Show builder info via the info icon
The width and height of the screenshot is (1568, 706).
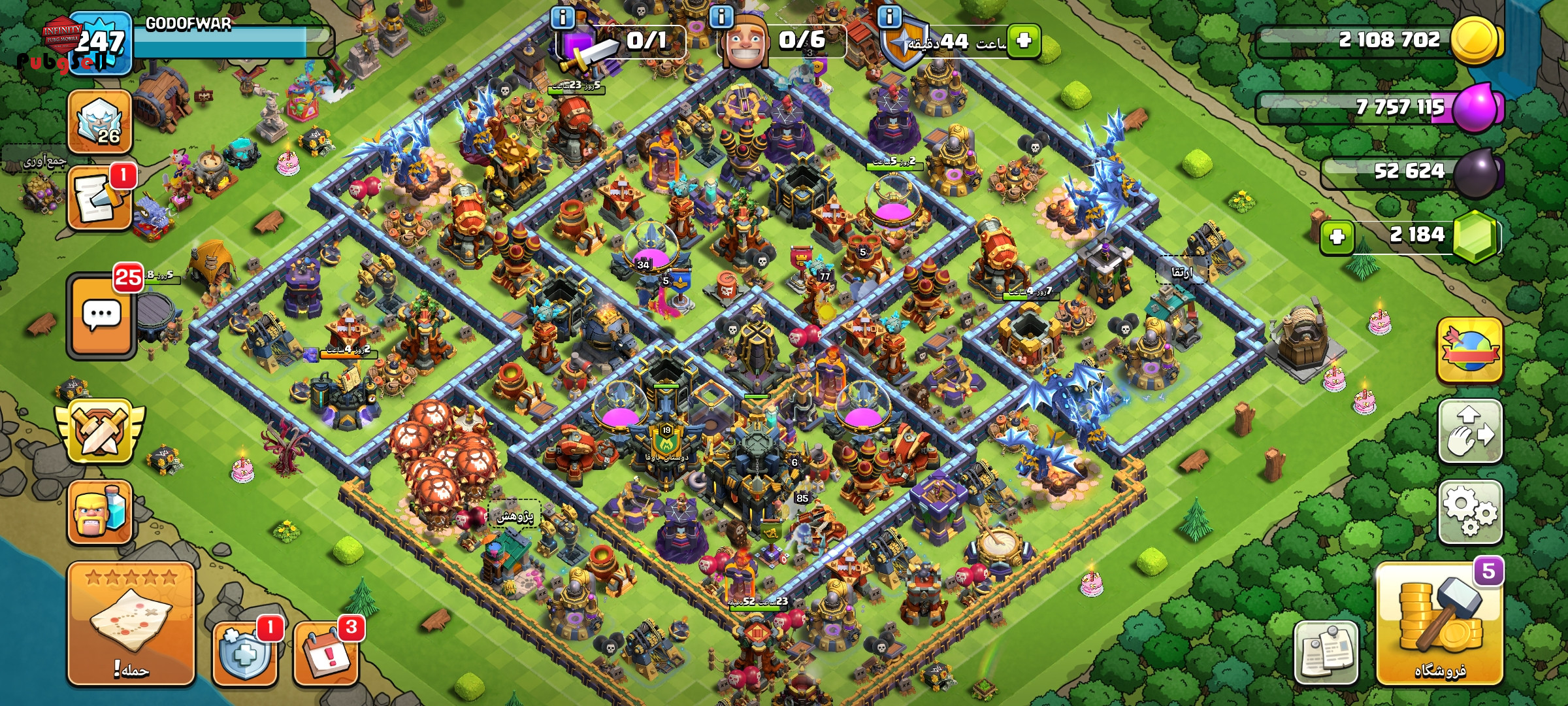[721, 17]
